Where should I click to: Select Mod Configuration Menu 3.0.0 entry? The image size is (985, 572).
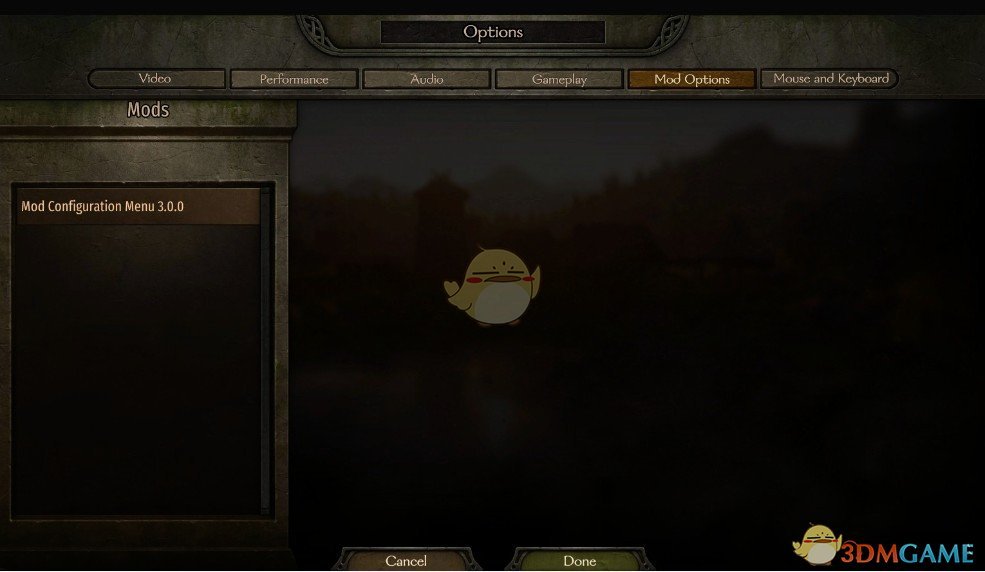pyautogui.click(x=138, y=207)
